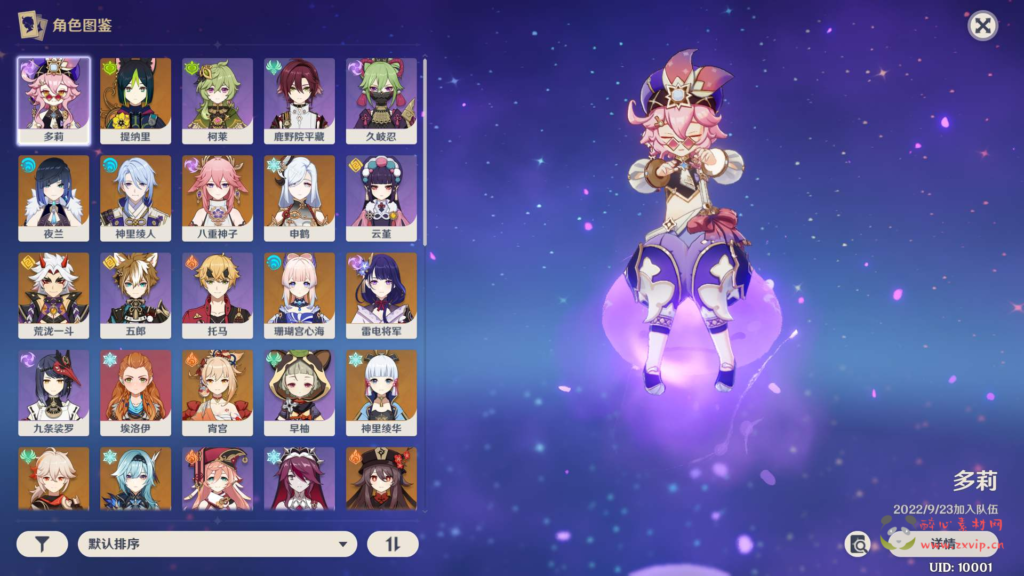This screenshot has height=576, width=1024.
Task: Open the 默认排序 sort dropdown
Action: (x=217, y=544)
